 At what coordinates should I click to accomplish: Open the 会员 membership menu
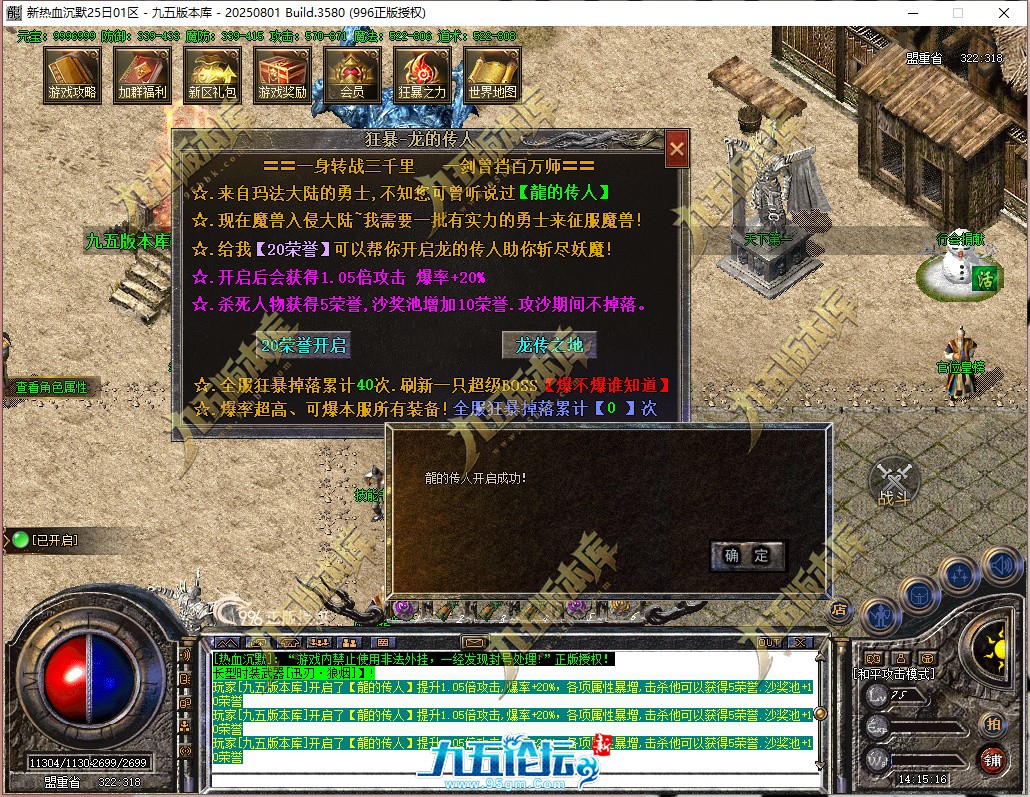click(352, 73)
